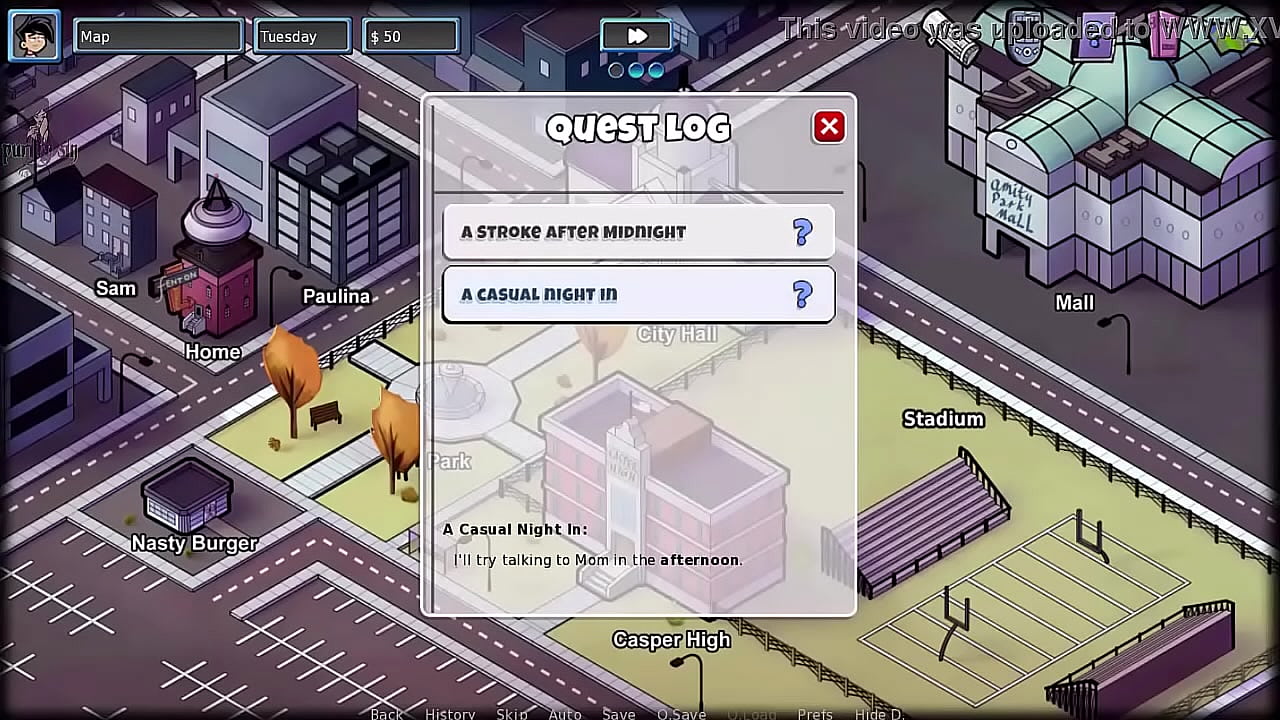Activate Skip in the bottom menu

pyautogui.click(x=512, y=713)
